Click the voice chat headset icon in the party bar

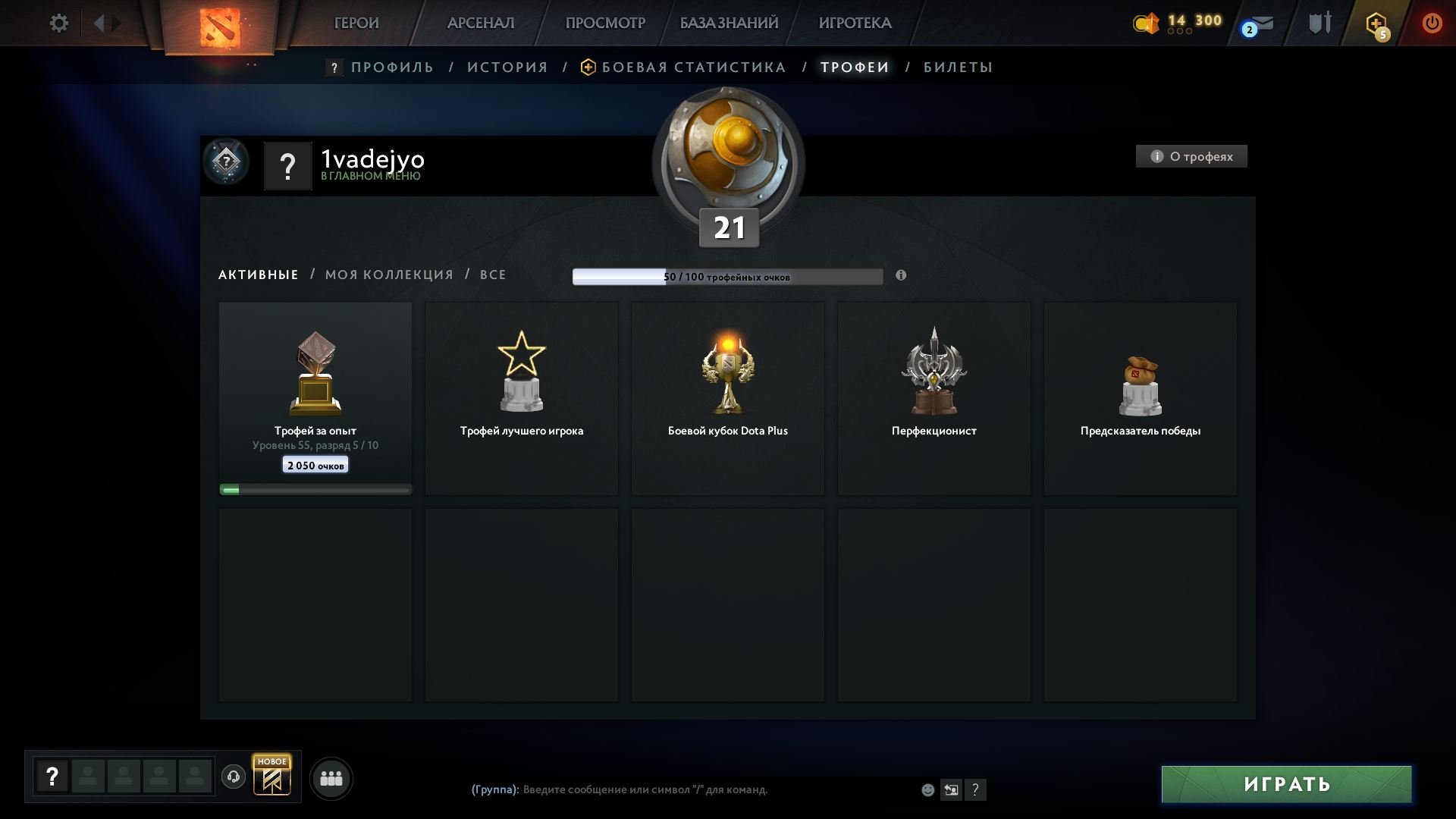coord(233,777)
